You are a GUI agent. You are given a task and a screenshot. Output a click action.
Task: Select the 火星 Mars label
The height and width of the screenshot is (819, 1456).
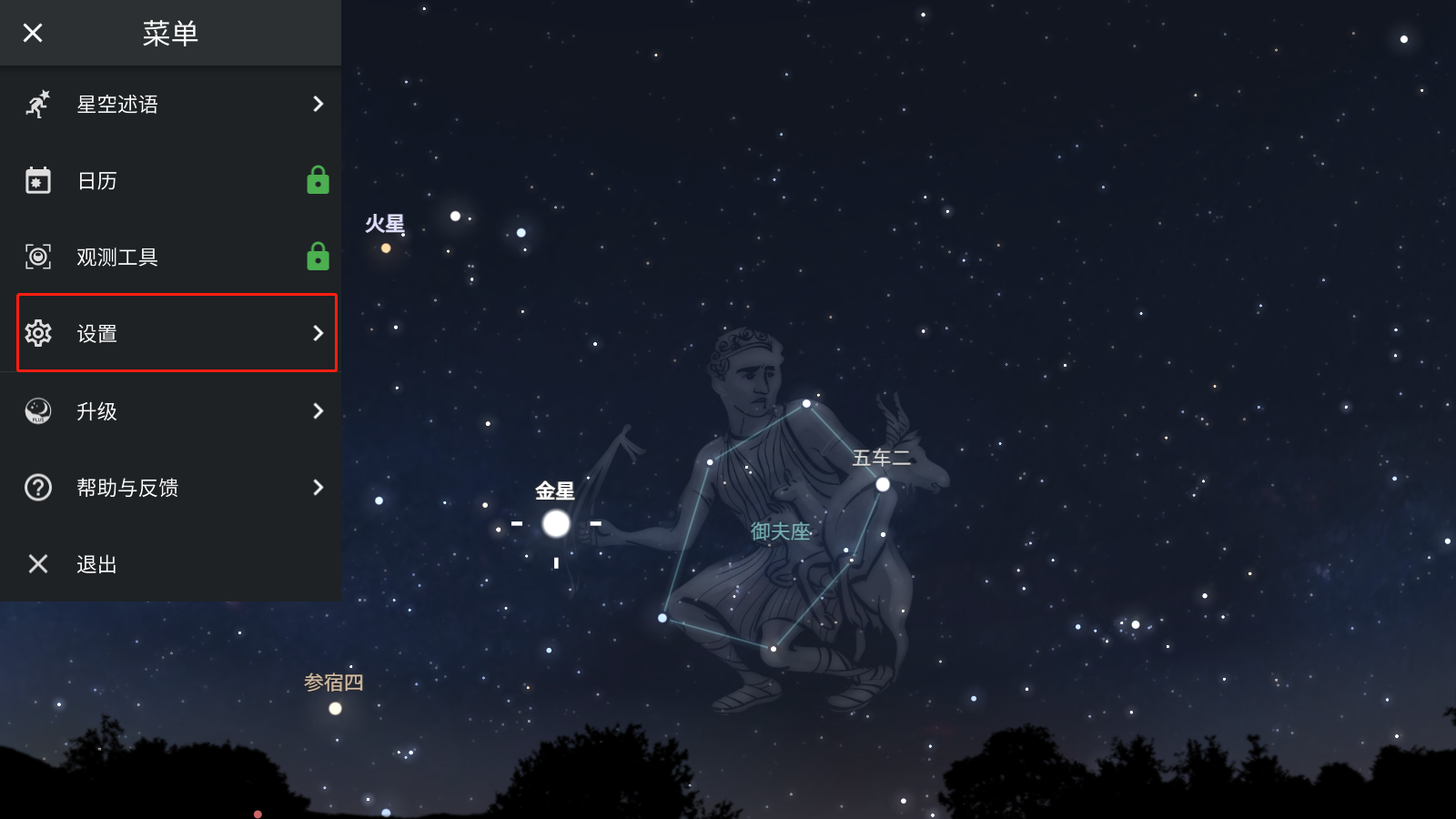(x=384, y=224)
